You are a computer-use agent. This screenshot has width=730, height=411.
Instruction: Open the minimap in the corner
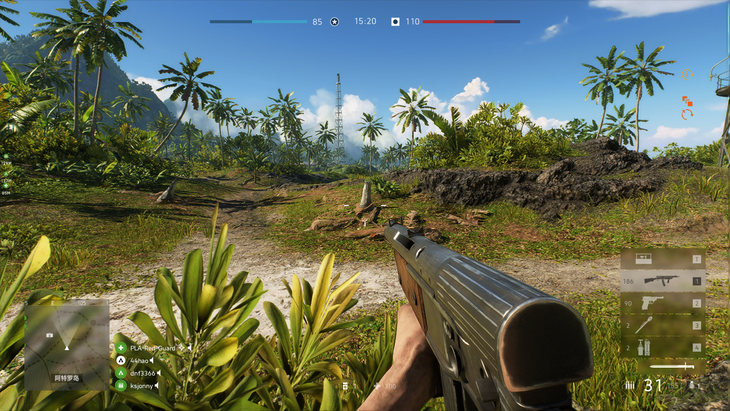tap(66, 345)
